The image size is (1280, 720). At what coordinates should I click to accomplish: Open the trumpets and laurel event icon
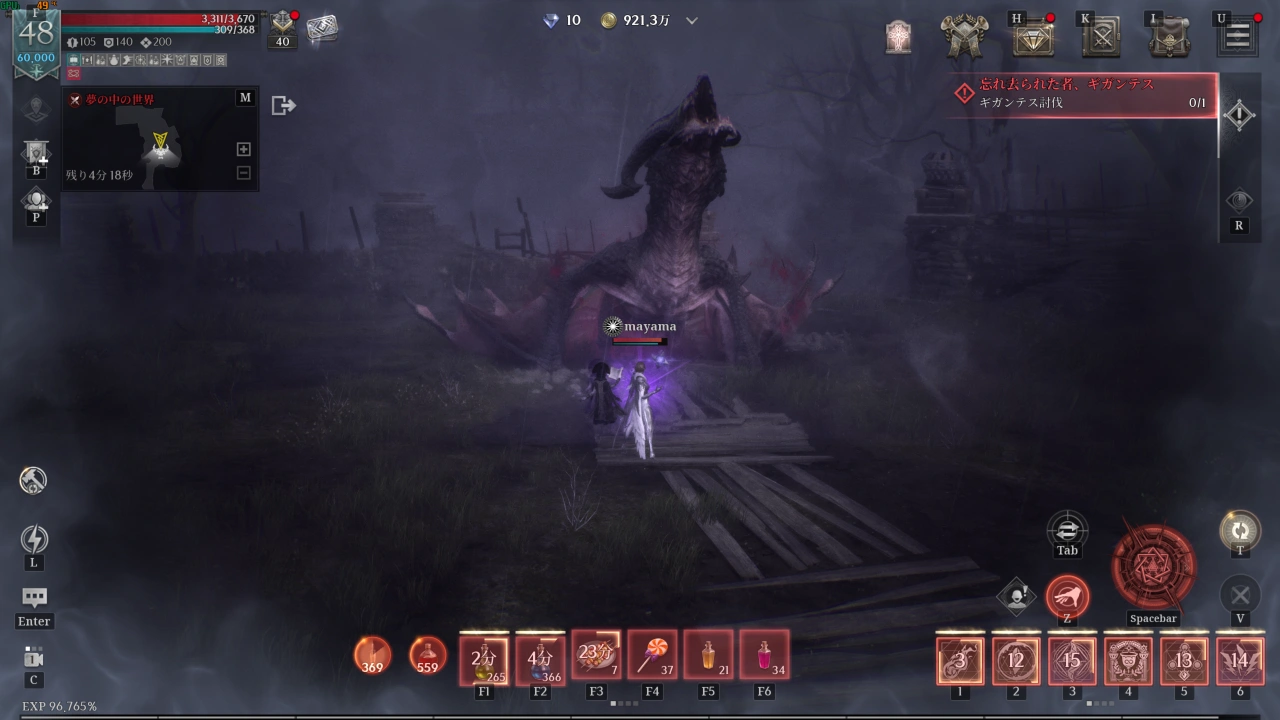coord(965,37)
